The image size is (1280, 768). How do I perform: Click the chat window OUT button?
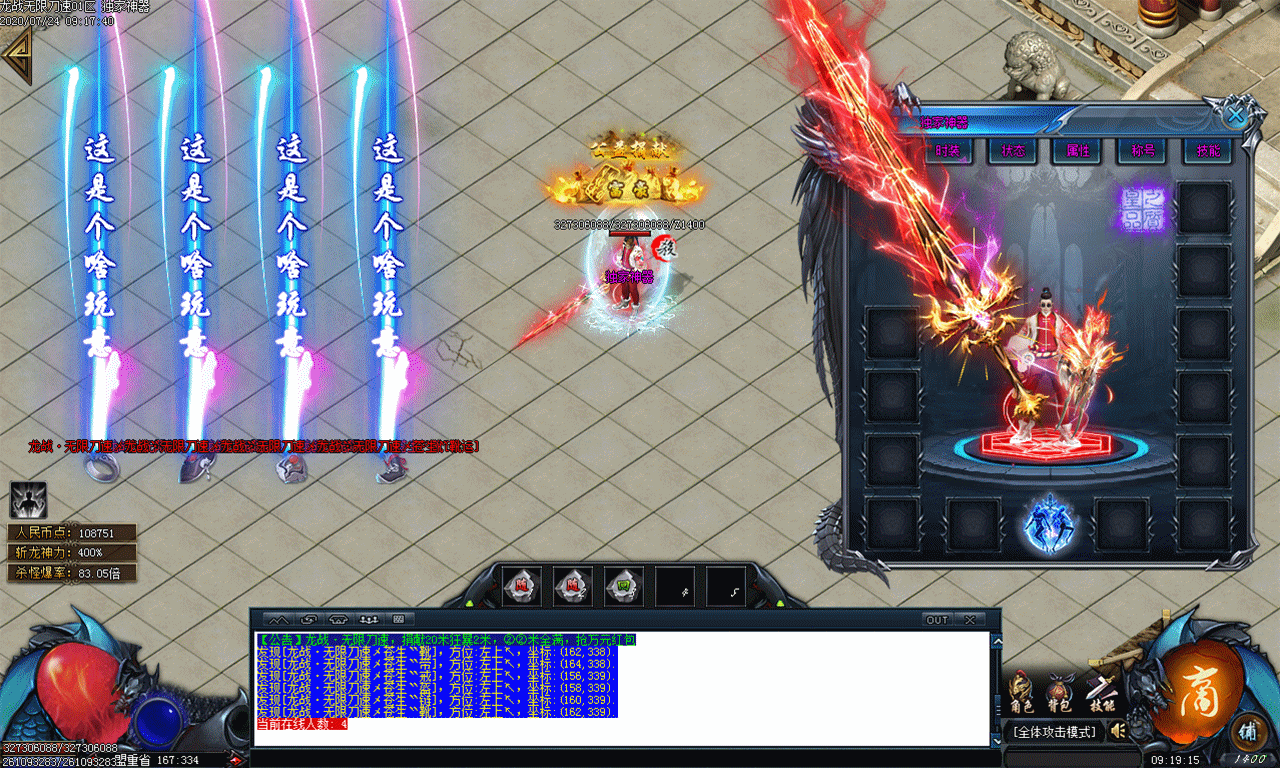pos(937,620)
